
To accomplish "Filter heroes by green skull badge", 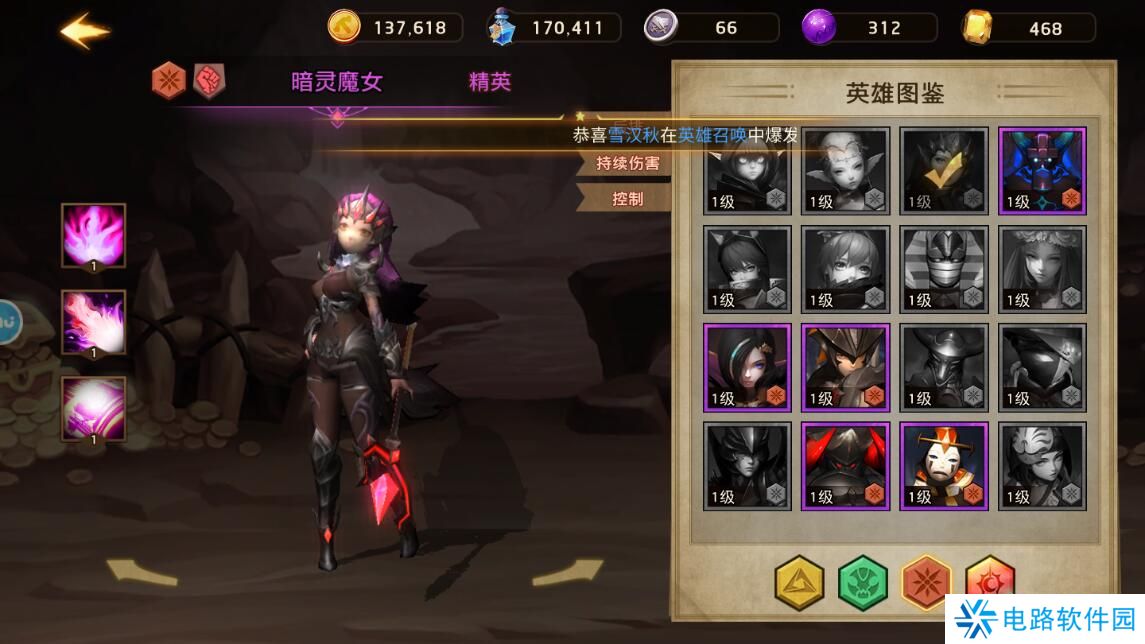I will pyautogui.click(x=863, y=583).
